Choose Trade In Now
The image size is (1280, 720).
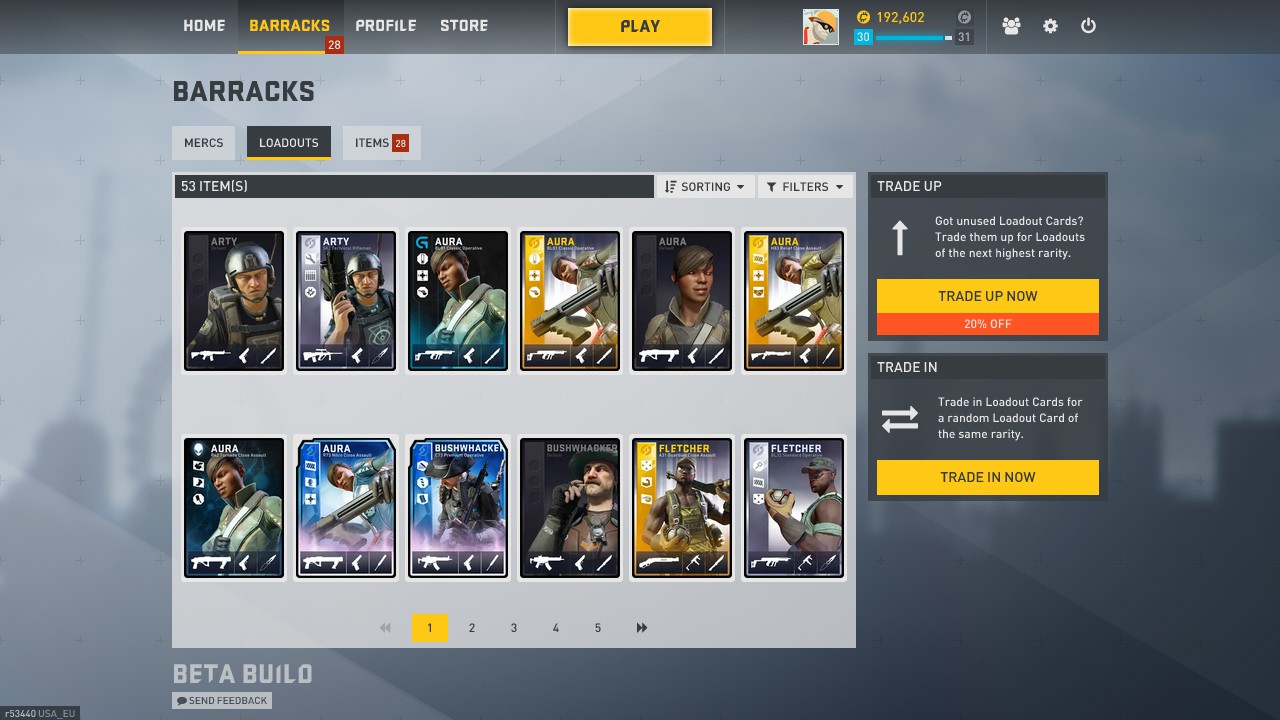pos(987,477)
